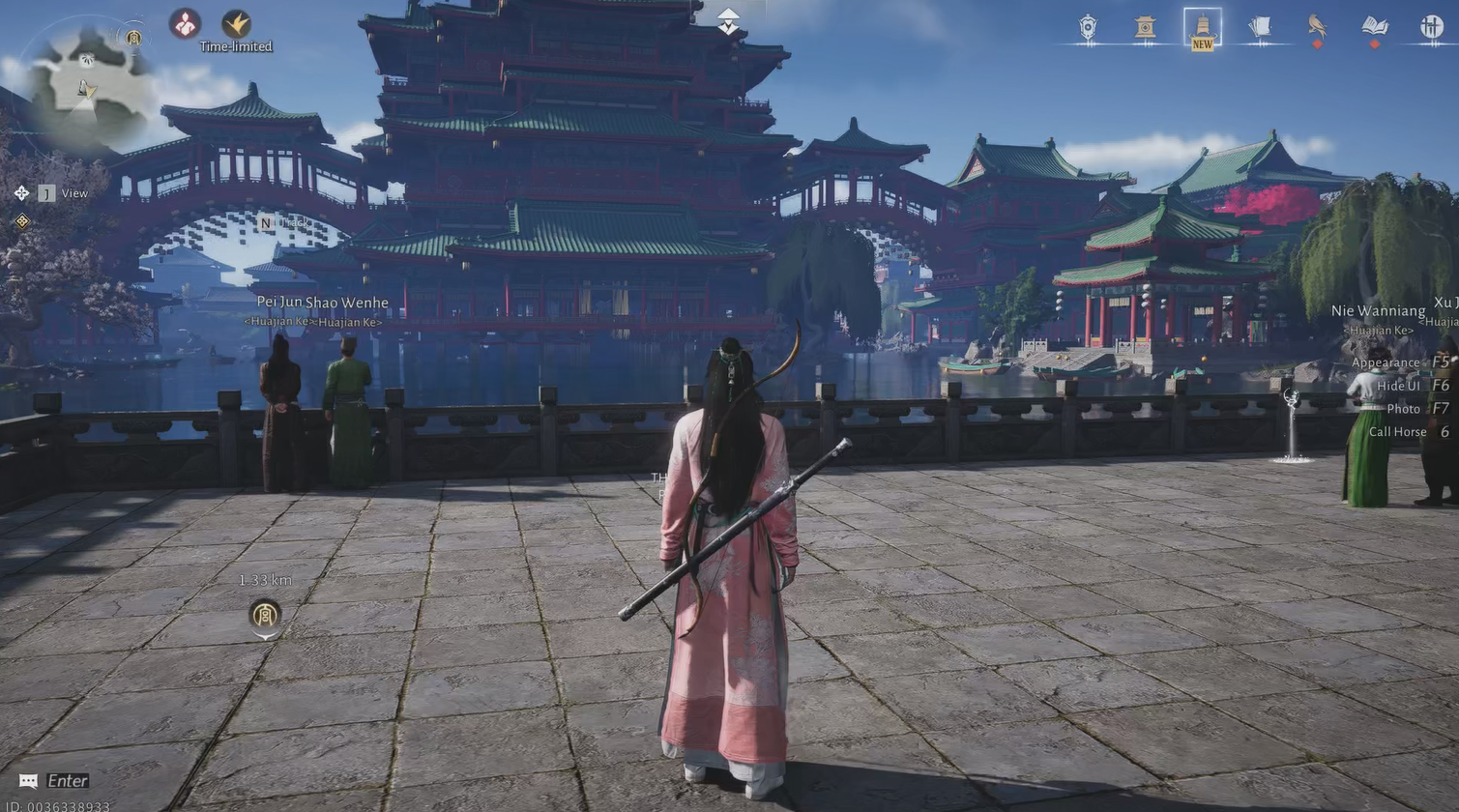The height and width of the screenshot is (812, 1459).
Task: Open the bell icon marked NEW
Action: click(1202, 26)
